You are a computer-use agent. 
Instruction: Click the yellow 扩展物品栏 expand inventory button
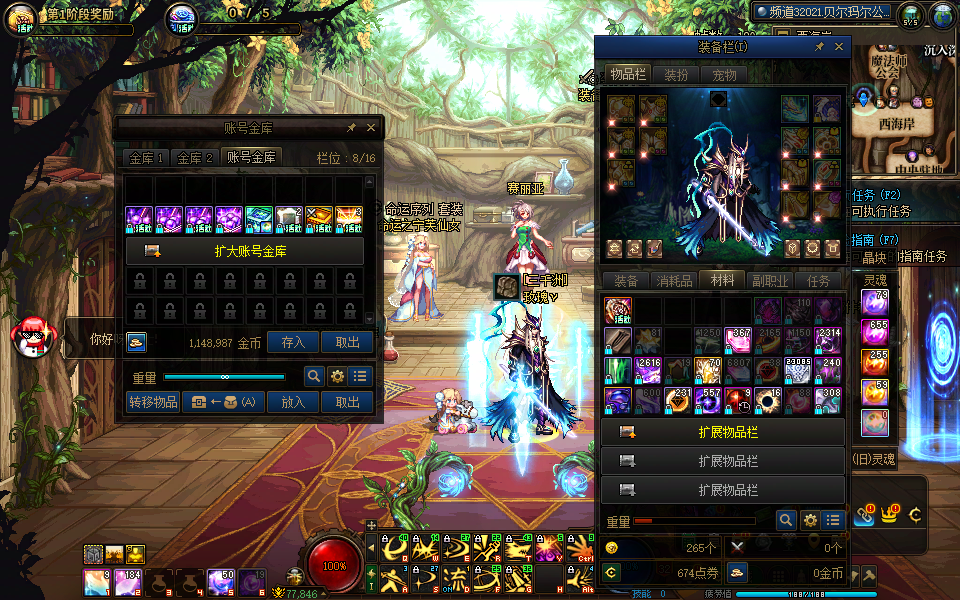pos(723,432)
